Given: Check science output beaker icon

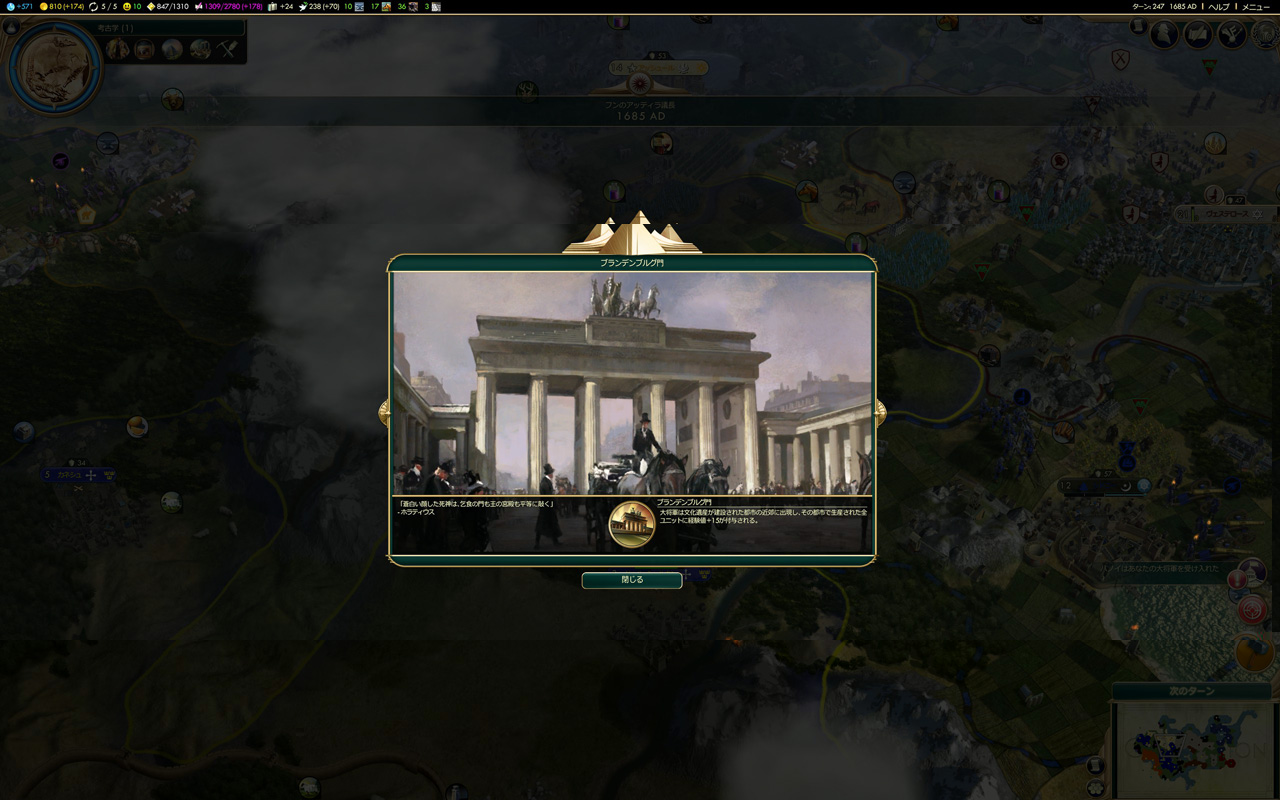Looking at the screenshot, I should coord(12,7).
